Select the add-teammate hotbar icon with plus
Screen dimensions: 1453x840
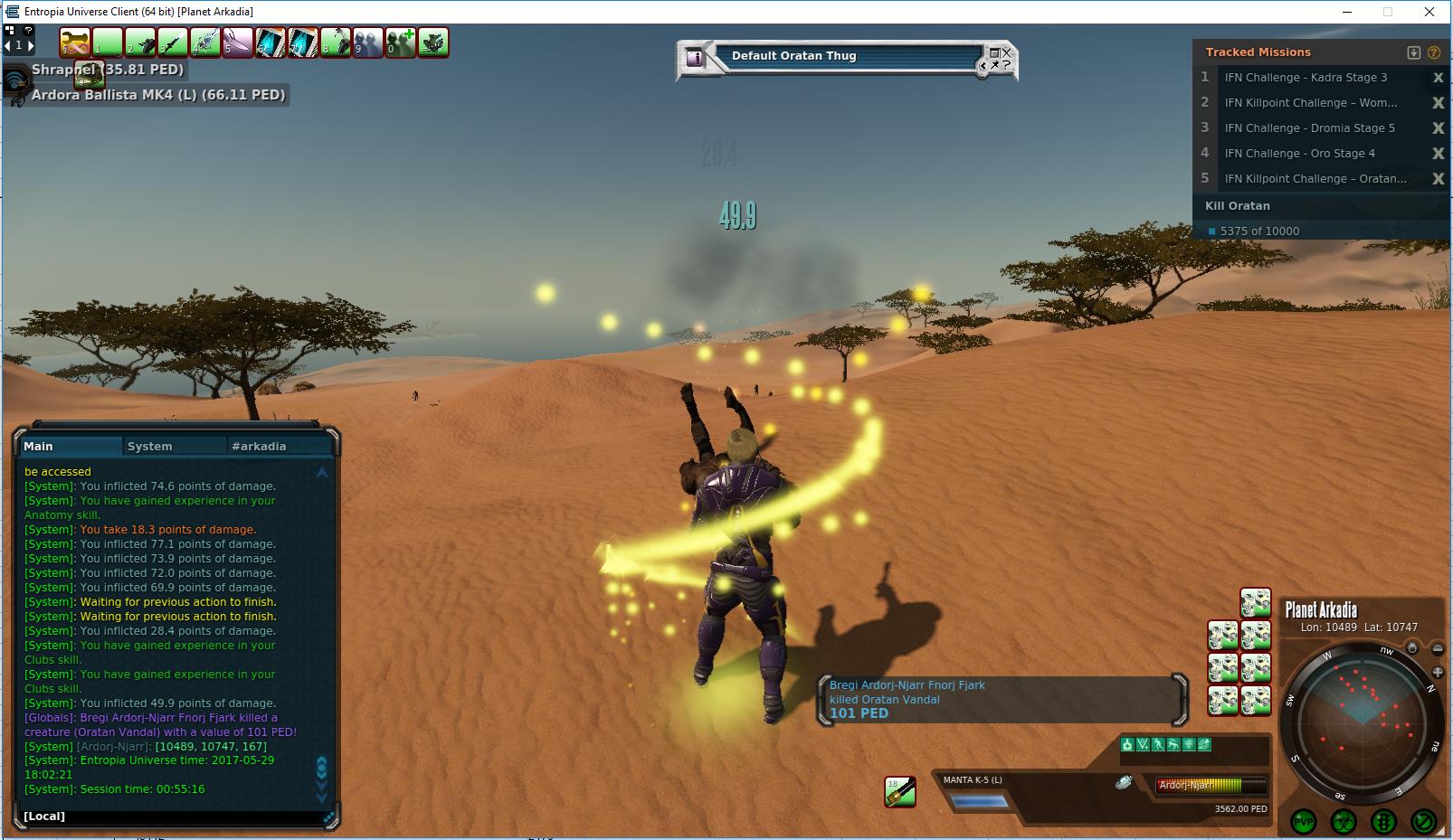pos(401,42)
